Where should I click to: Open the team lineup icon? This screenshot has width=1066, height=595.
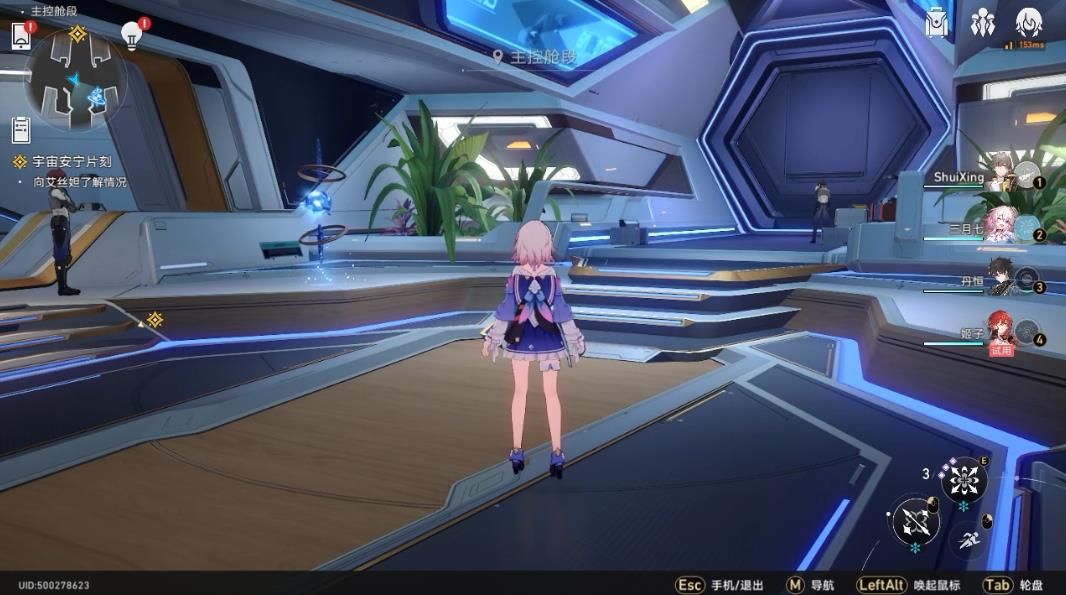982,22
